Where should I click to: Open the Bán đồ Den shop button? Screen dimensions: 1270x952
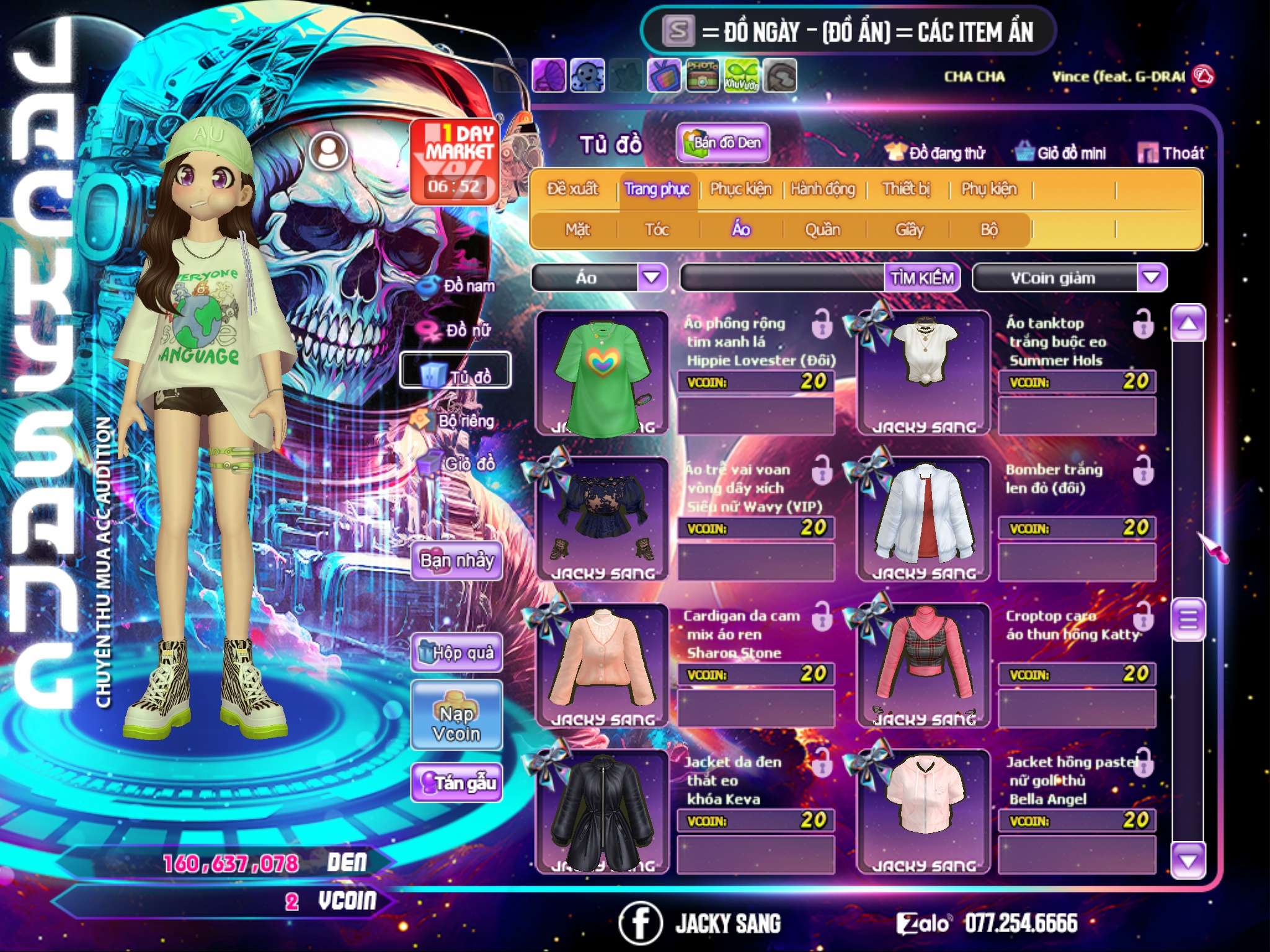click(x=722, y=143)
